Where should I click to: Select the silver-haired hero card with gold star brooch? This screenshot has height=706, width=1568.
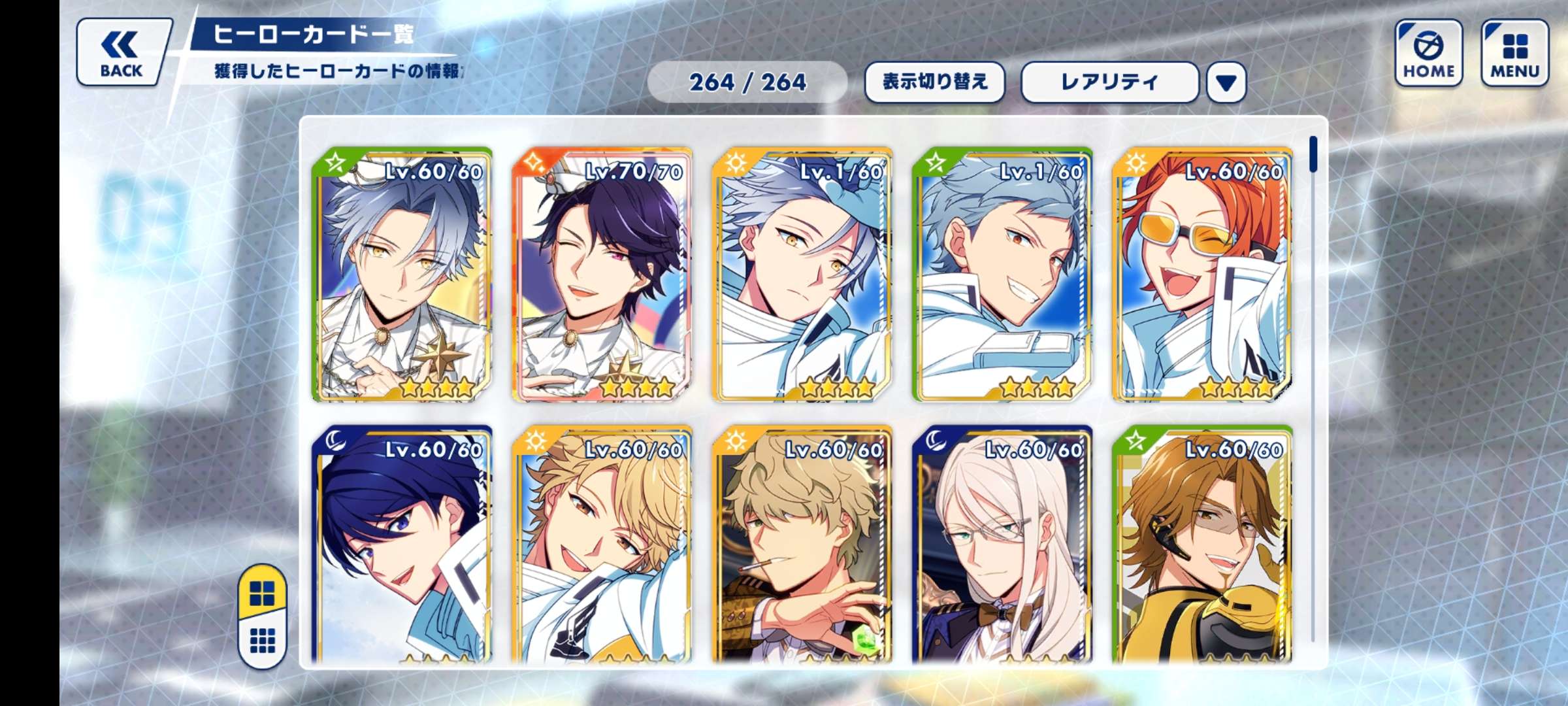[x=402, y=275]
